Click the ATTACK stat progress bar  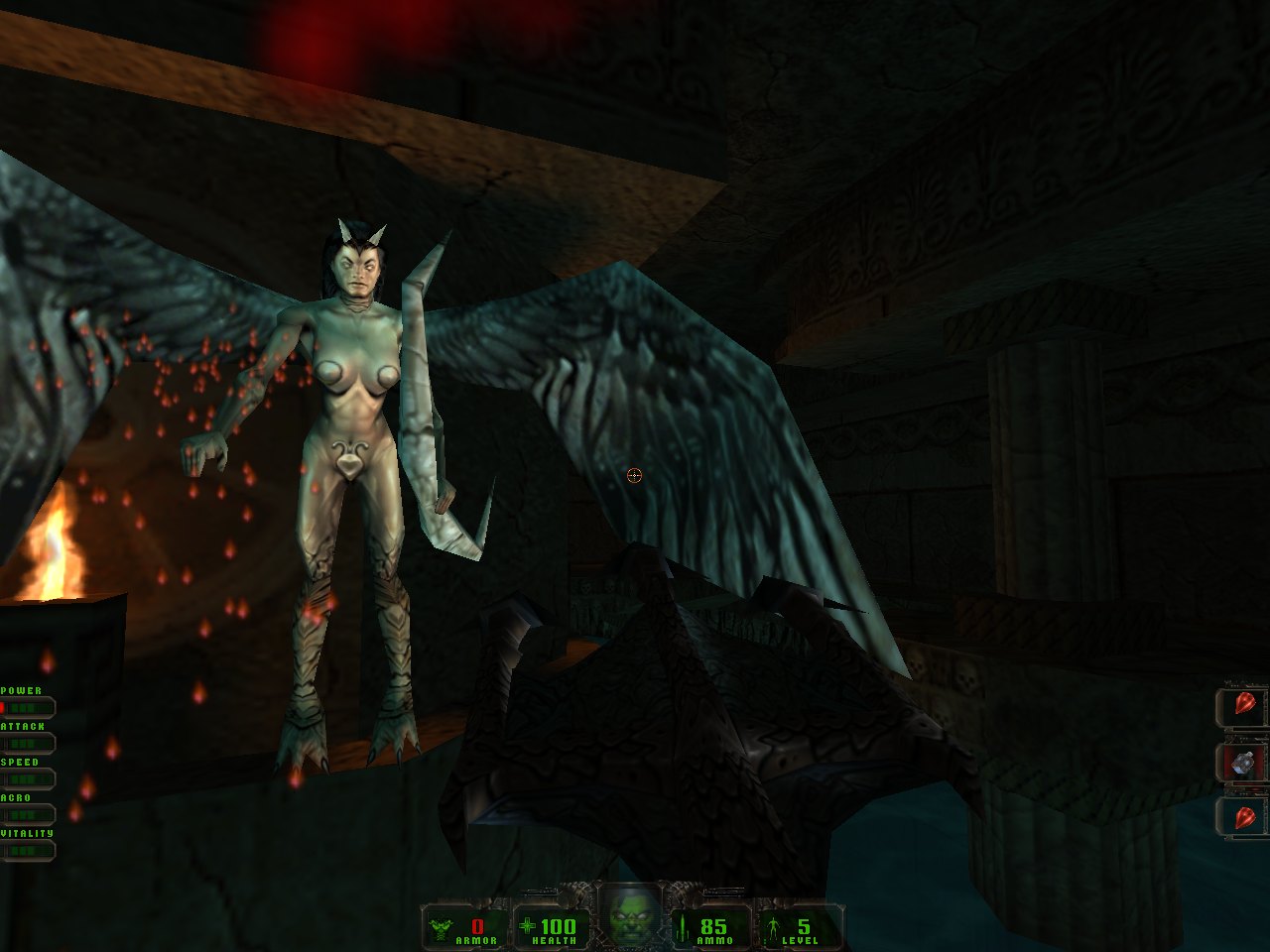30,742
